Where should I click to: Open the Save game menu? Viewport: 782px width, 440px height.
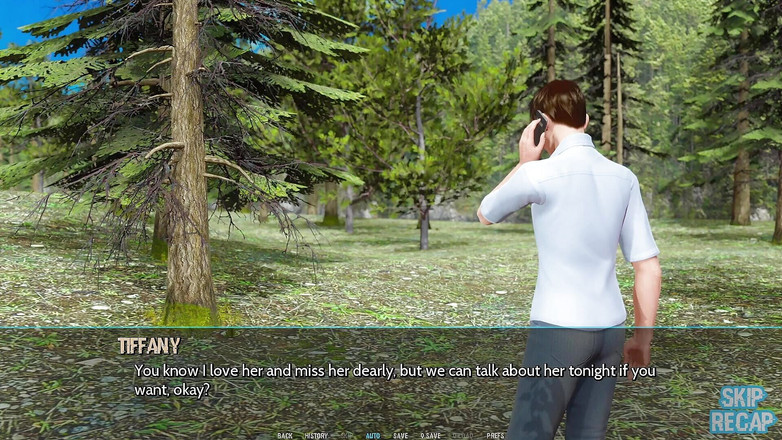400,436
